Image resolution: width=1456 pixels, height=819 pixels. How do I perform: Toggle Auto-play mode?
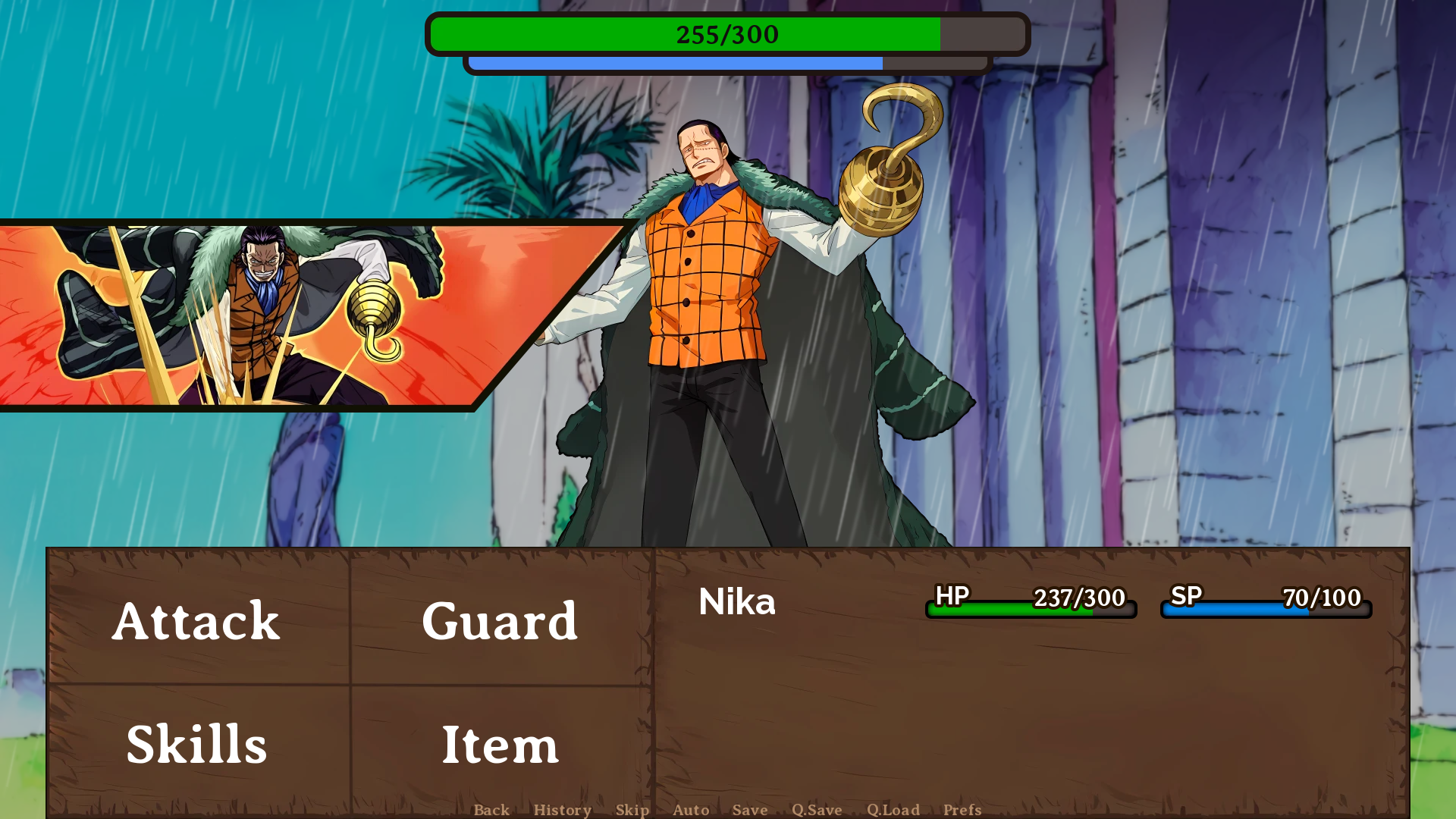pyautogui.click(x=691, y=810)
